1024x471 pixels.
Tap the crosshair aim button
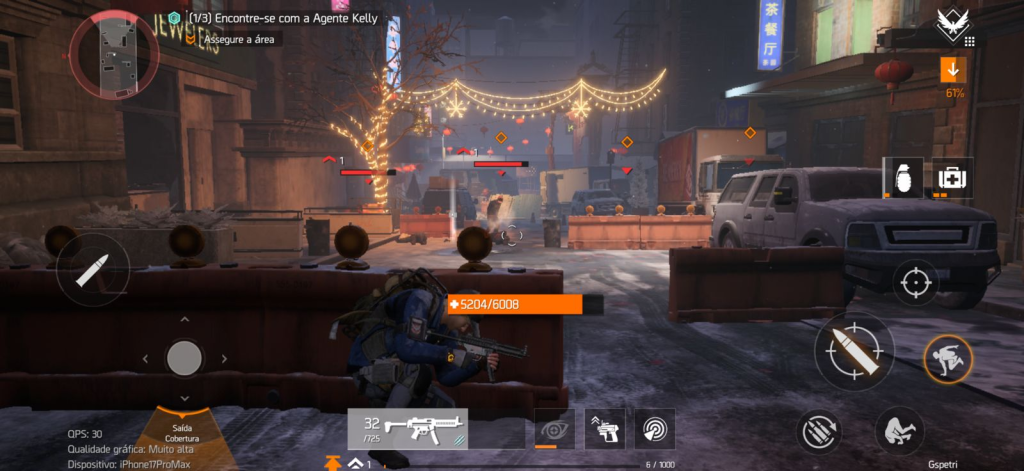tap(915, 282)
